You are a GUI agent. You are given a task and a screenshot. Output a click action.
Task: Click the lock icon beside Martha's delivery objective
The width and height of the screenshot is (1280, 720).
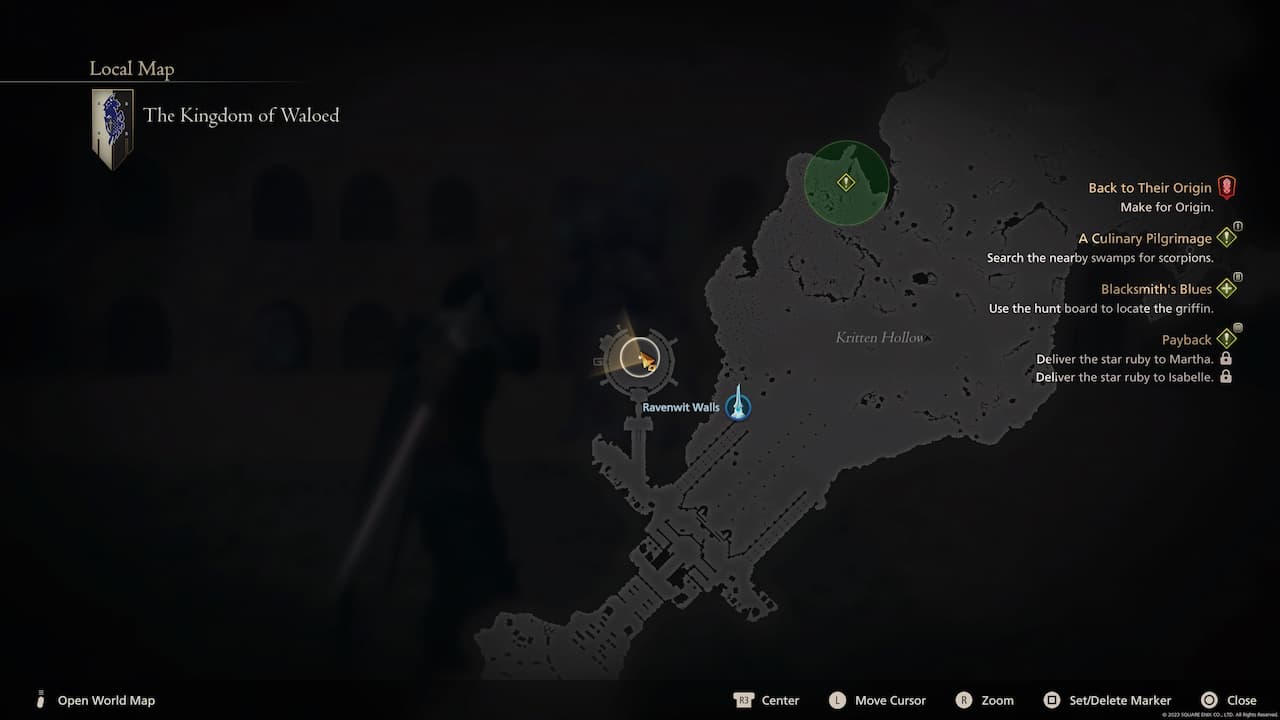pyautogui.click(x=1224, y=359)
